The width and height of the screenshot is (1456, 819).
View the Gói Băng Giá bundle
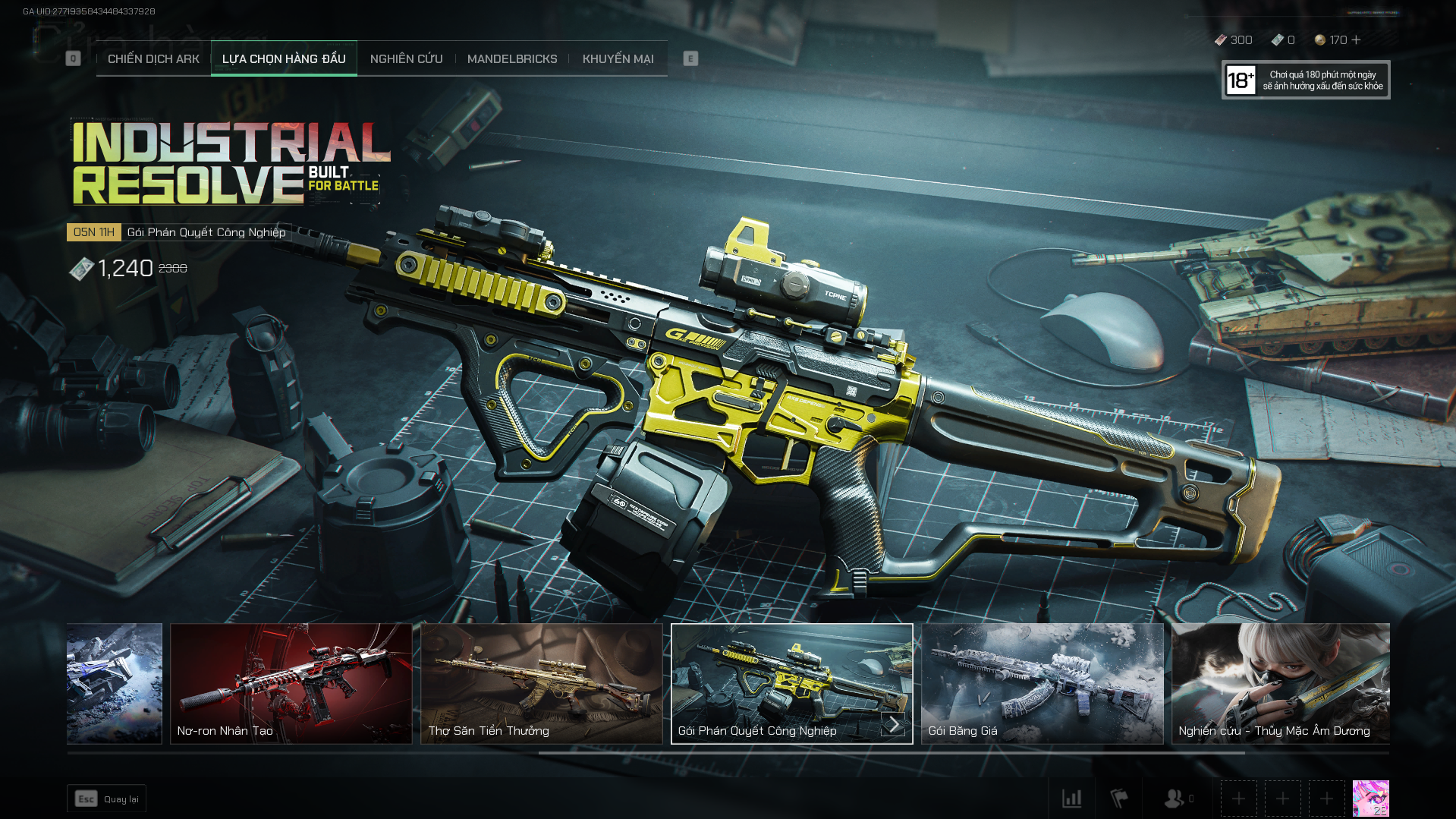pyautogui.click(x=1042, y=683)
